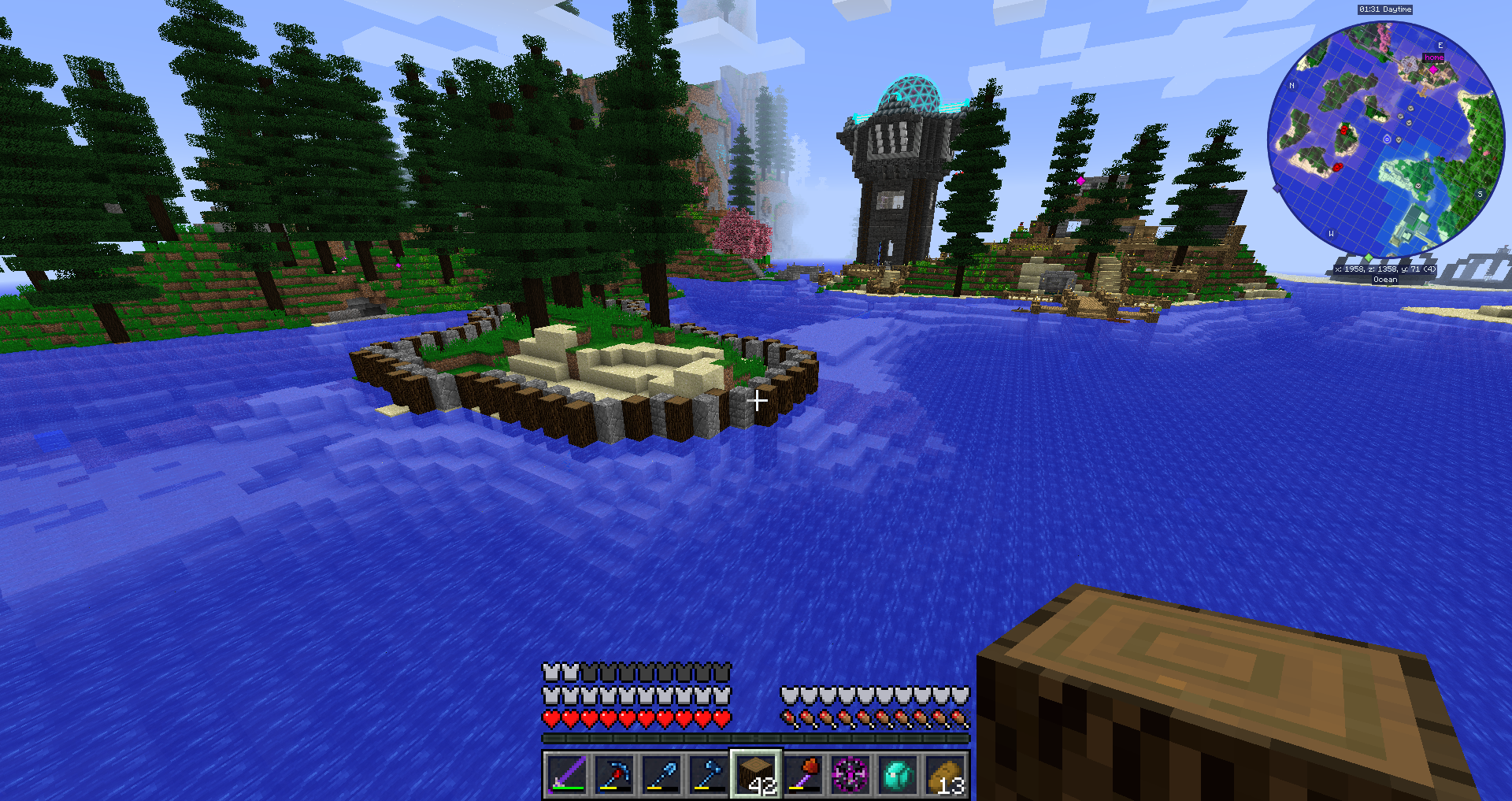Switch to the light blue axe slot
1512x801 pixels.
pyautogui.click(x=709, y=774)
